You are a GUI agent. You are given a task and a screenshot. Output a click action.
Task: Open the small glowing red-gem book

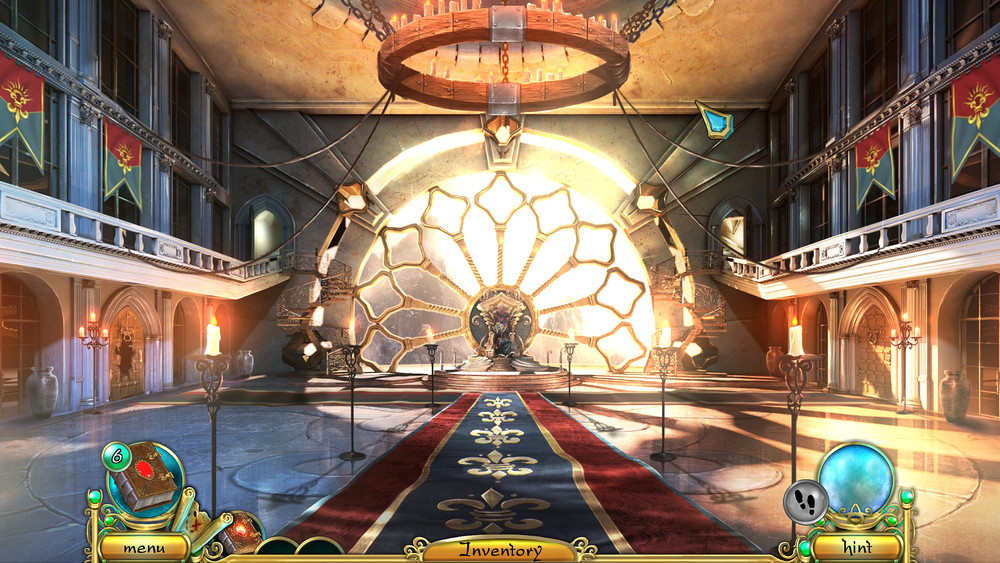pyautogui.click(x=240, y=530)
